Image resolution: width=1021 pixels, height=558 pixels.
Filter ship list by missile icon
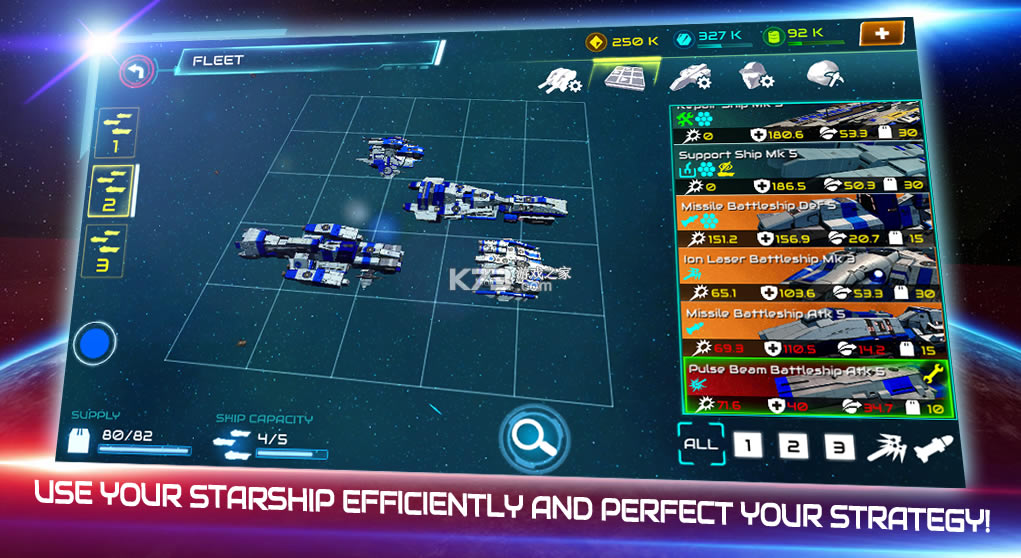click(x=934, y=447)
